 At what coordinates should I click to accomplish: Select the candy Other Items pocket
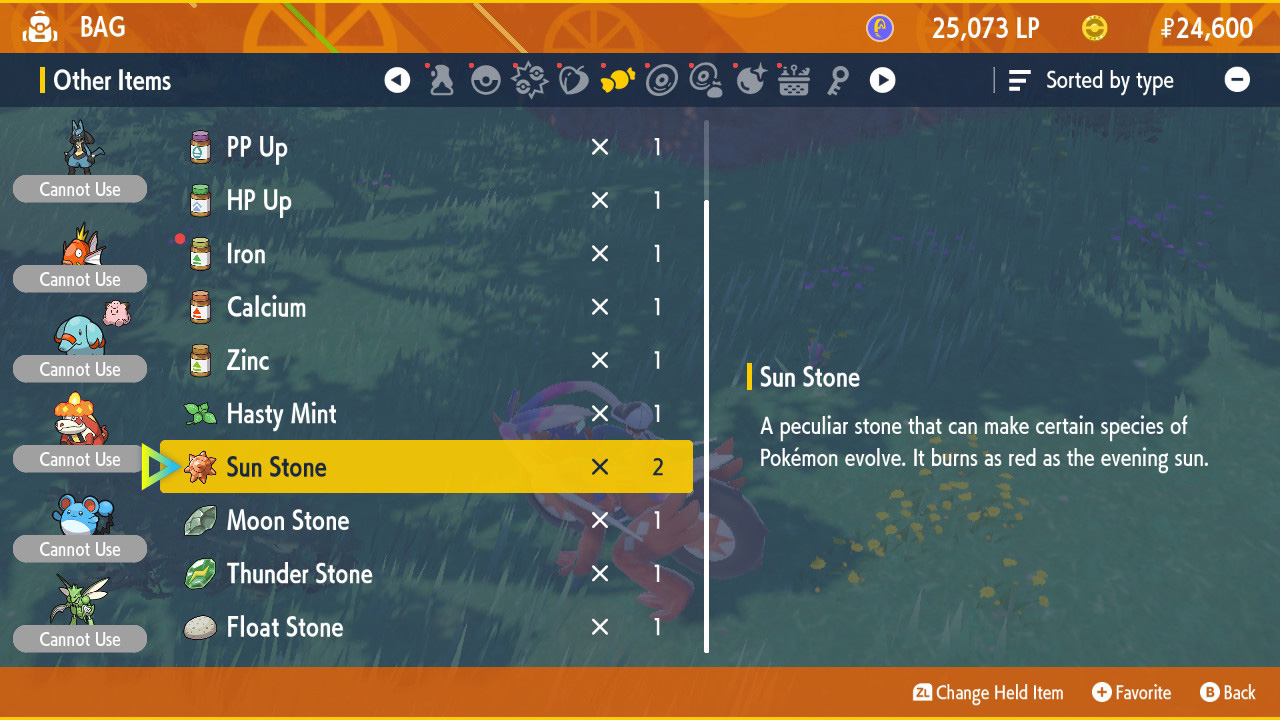coord(617,80)
